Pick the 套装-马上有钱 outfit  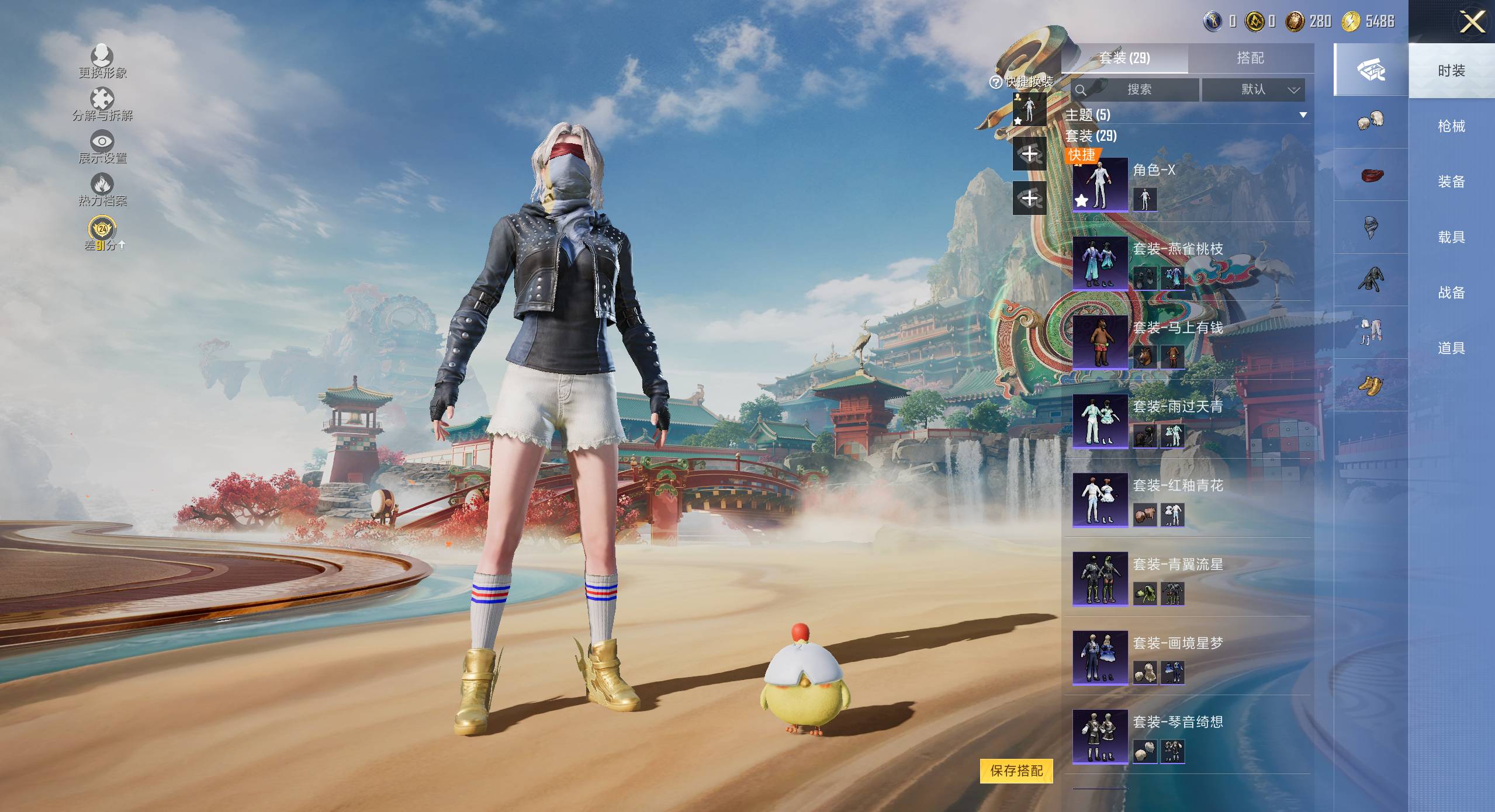(x=1100, y=342)
